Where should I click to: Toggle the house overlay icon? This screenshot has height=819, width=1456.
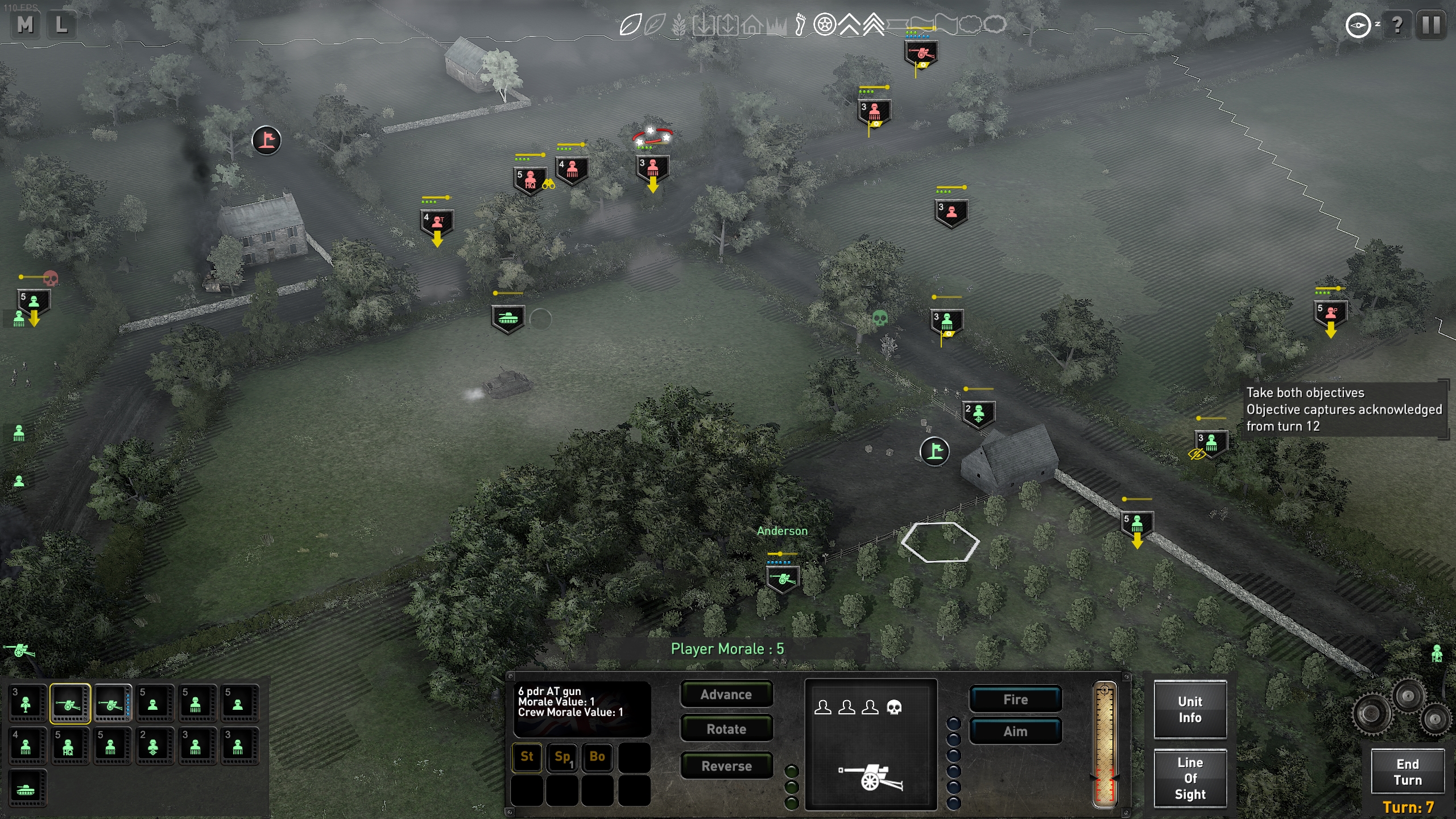point(752,24)
